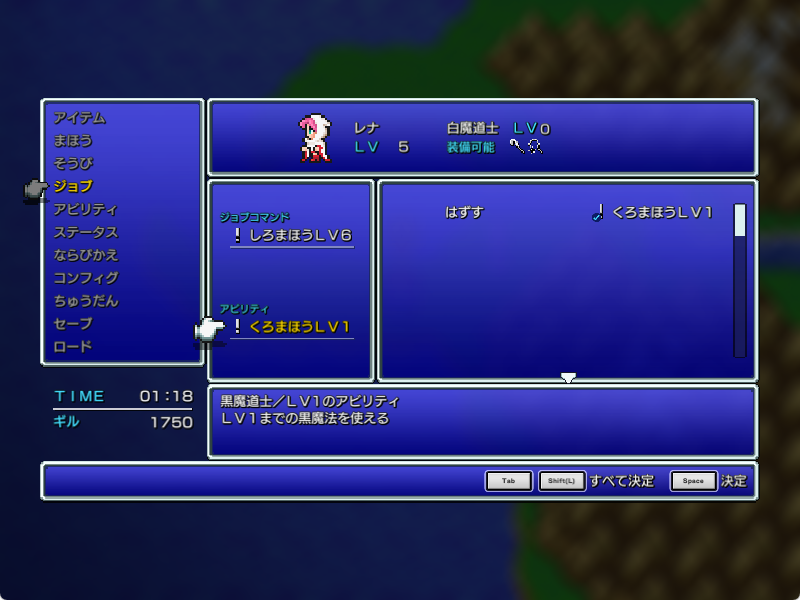Select the highlighted ジョブ entry
Viewport: 800px width, 600px height.
tap(72, 186)
